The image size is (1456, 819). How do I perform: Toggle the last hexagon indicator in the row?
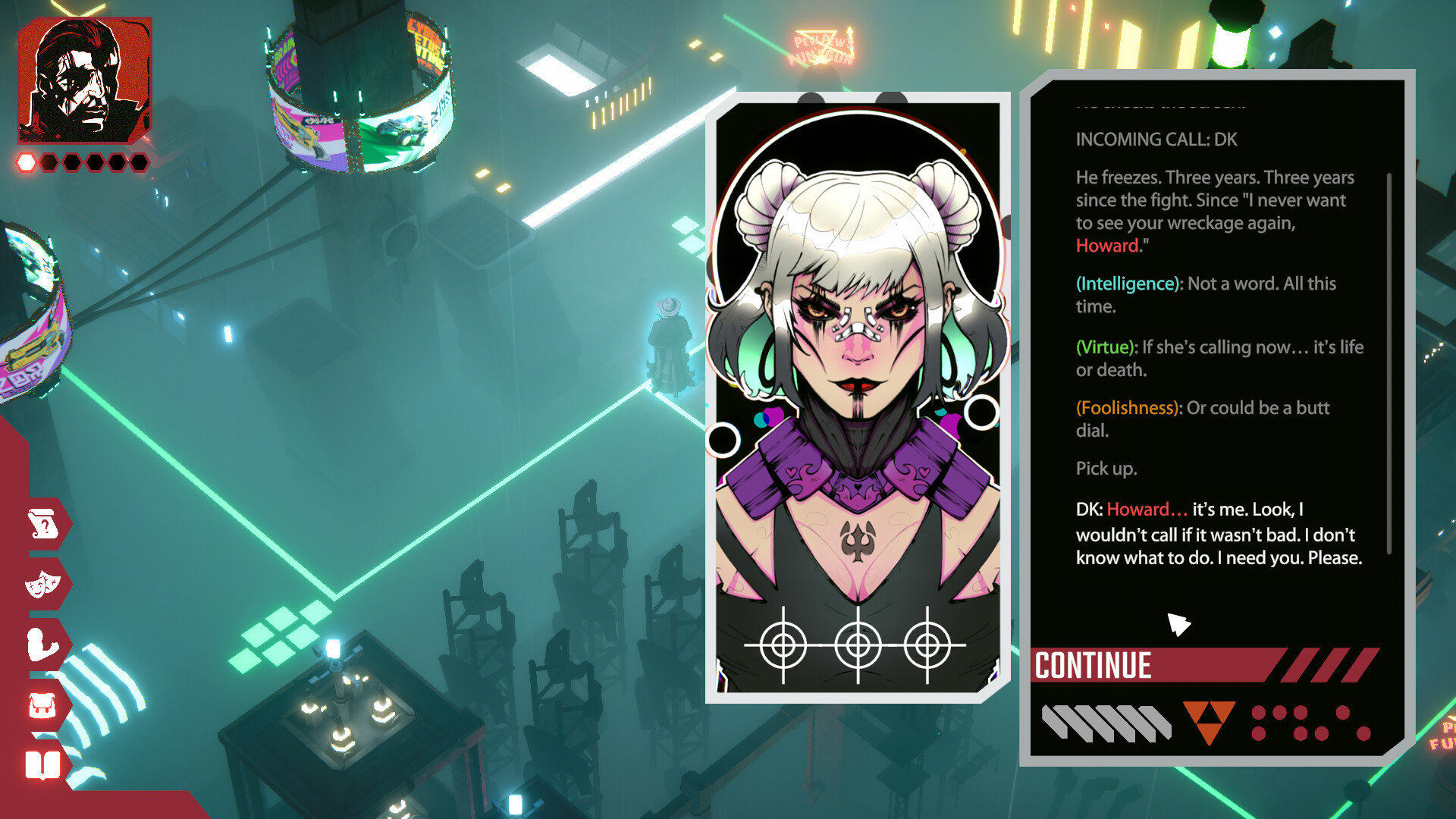coord(140,161)
